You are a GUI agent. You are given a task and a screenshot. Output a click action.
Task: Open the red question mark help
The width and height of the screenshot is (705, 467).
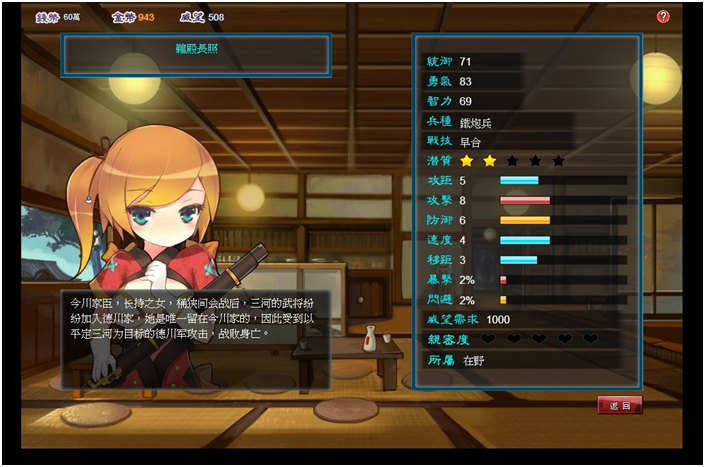coord(663,17)
